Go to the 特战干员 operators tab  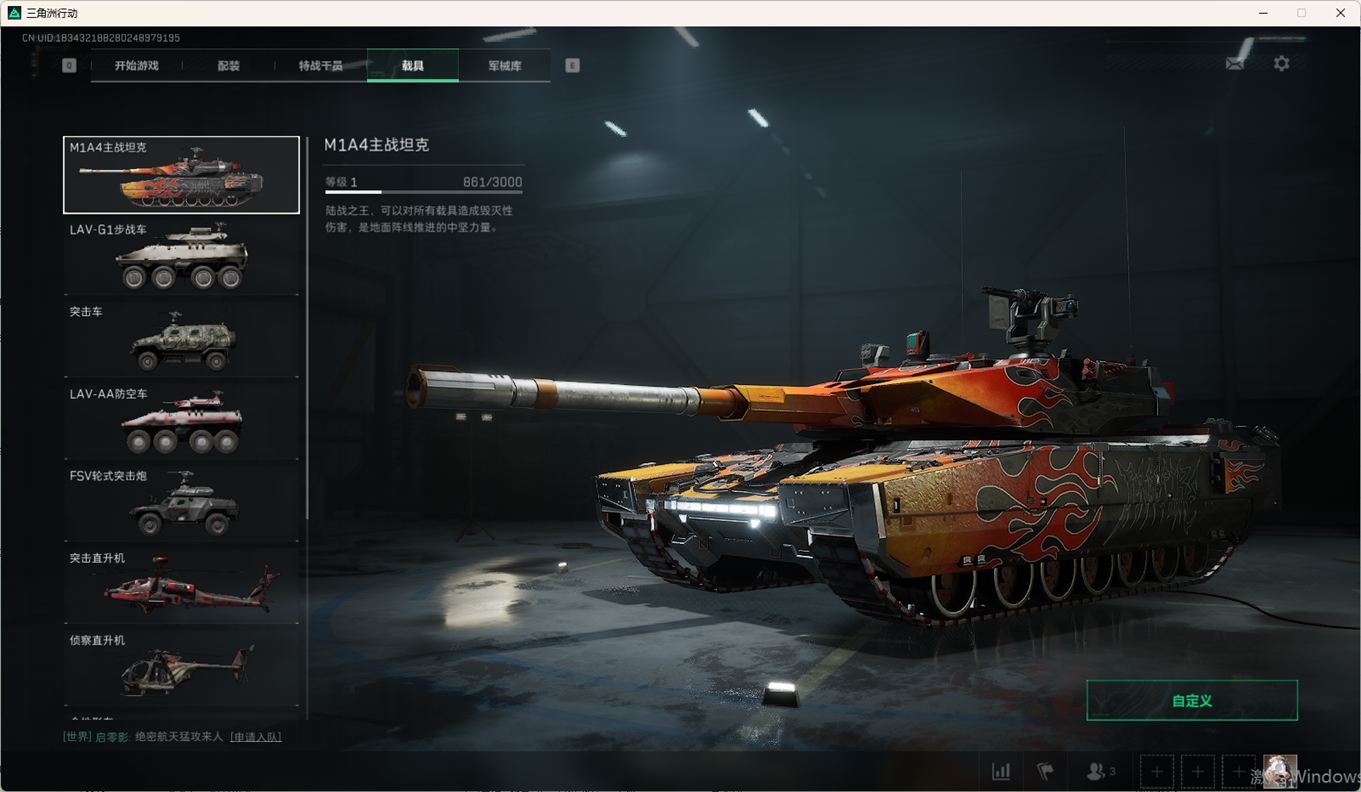pyautogui.click(x=320, y=66)
